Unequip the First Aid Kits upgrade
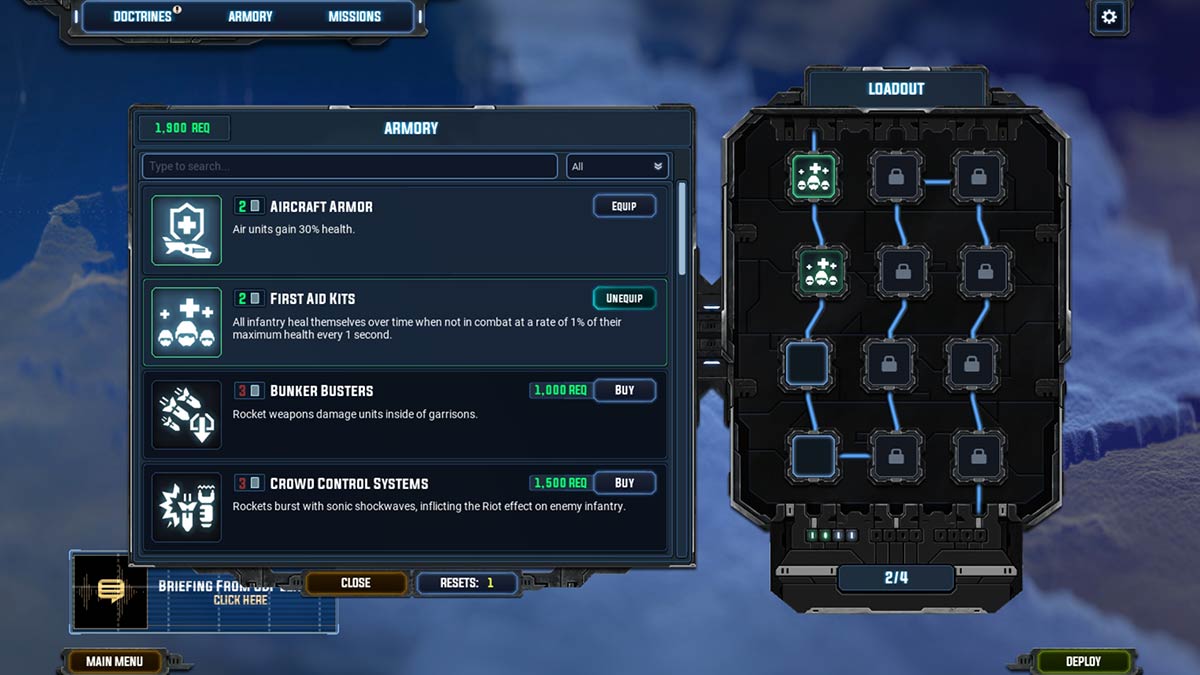1200x675 pixels. point(624,298)
